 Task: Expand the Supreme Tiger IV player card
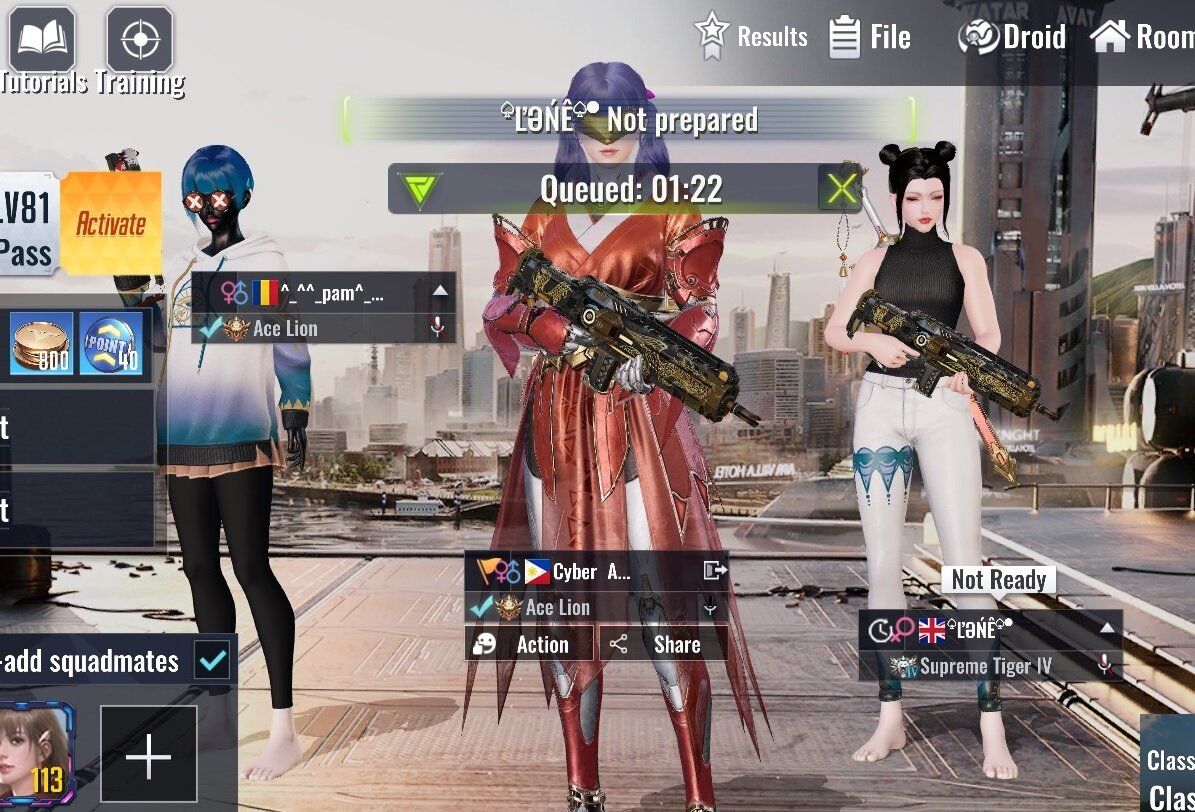click(x=1107, y=629)
